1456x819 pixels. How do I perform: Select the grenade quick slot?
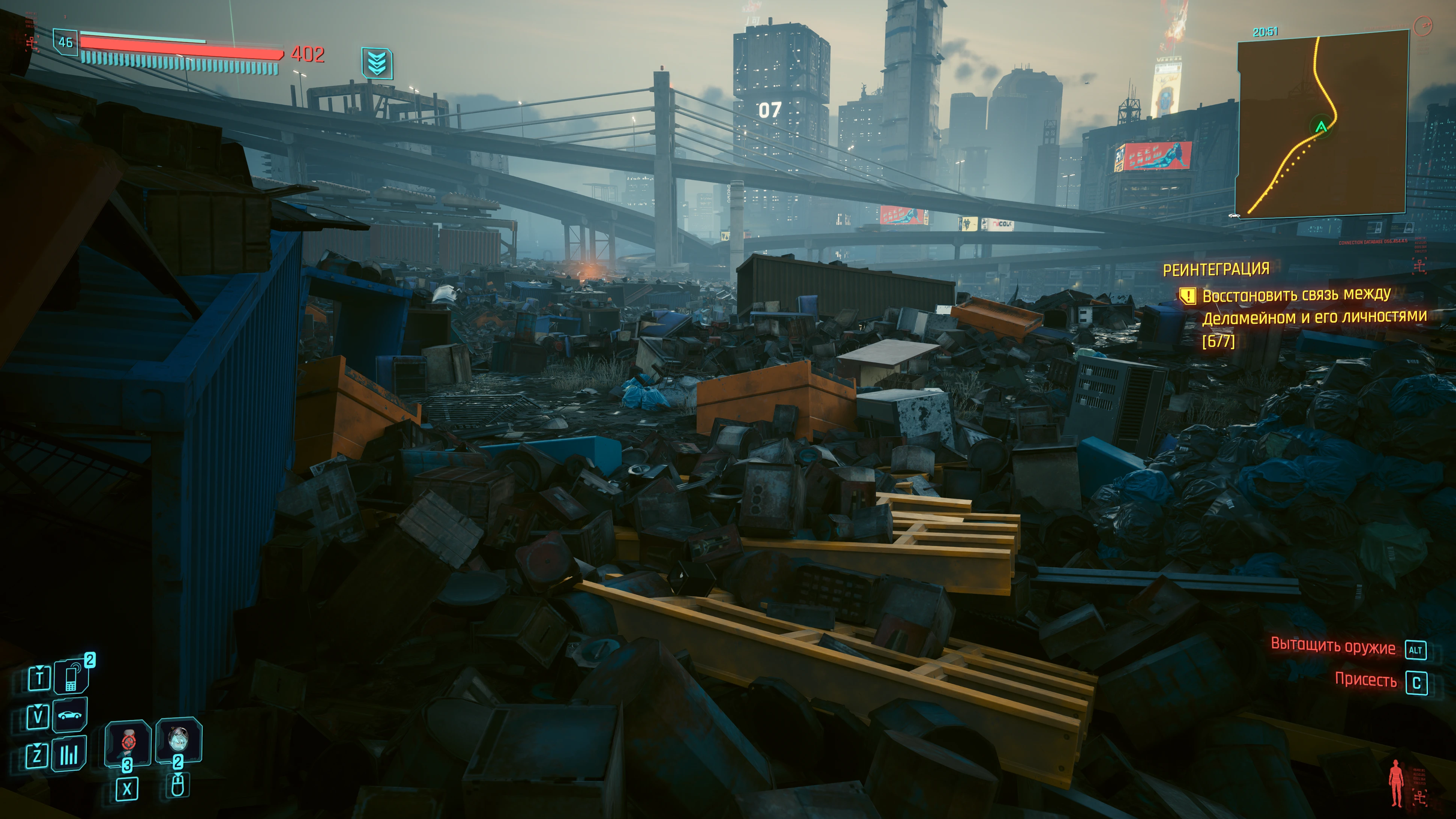(x=179, y=739)
